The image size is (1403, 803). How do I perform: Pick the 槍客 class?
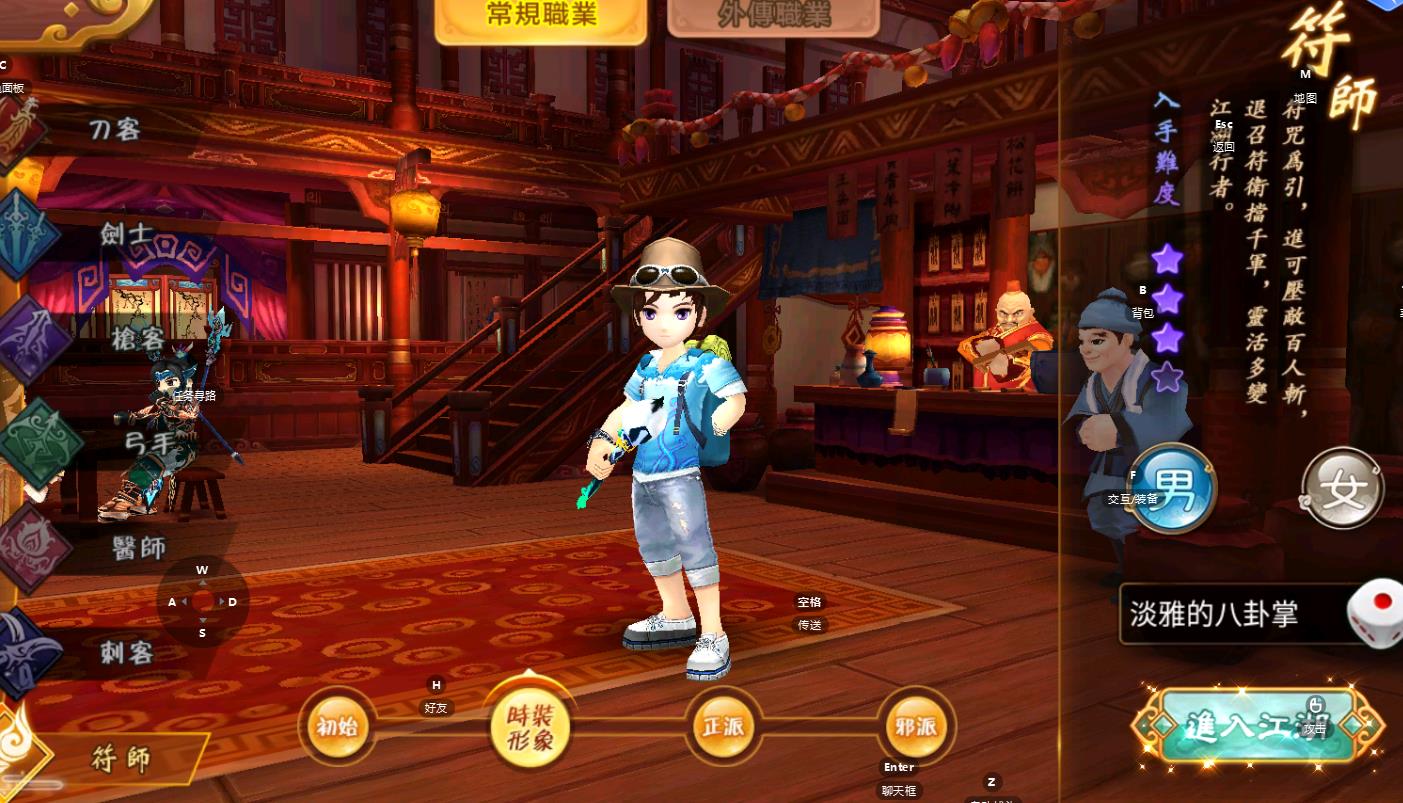(x=137, y=340)
